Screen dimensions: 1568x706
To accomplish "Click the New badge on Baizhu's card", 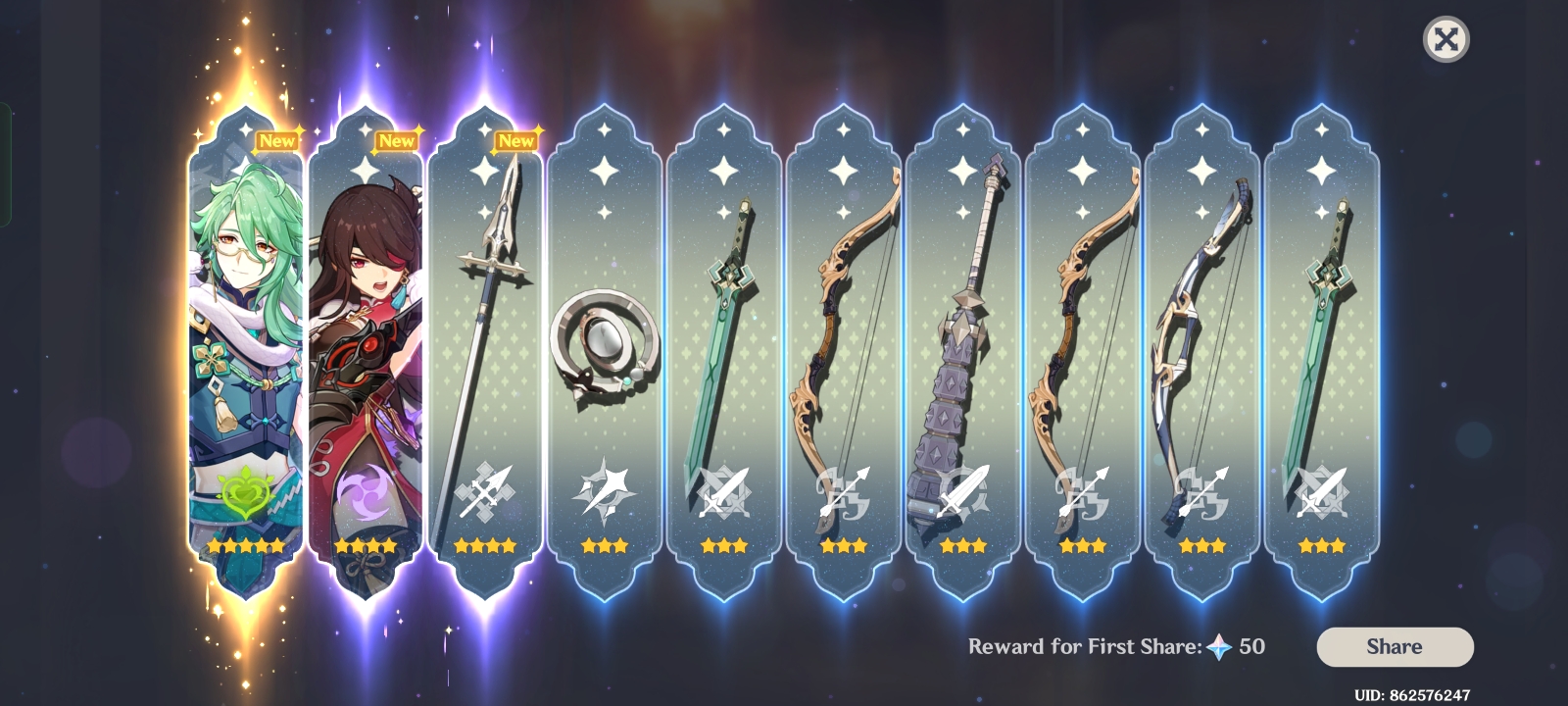I will coord(279,140).
